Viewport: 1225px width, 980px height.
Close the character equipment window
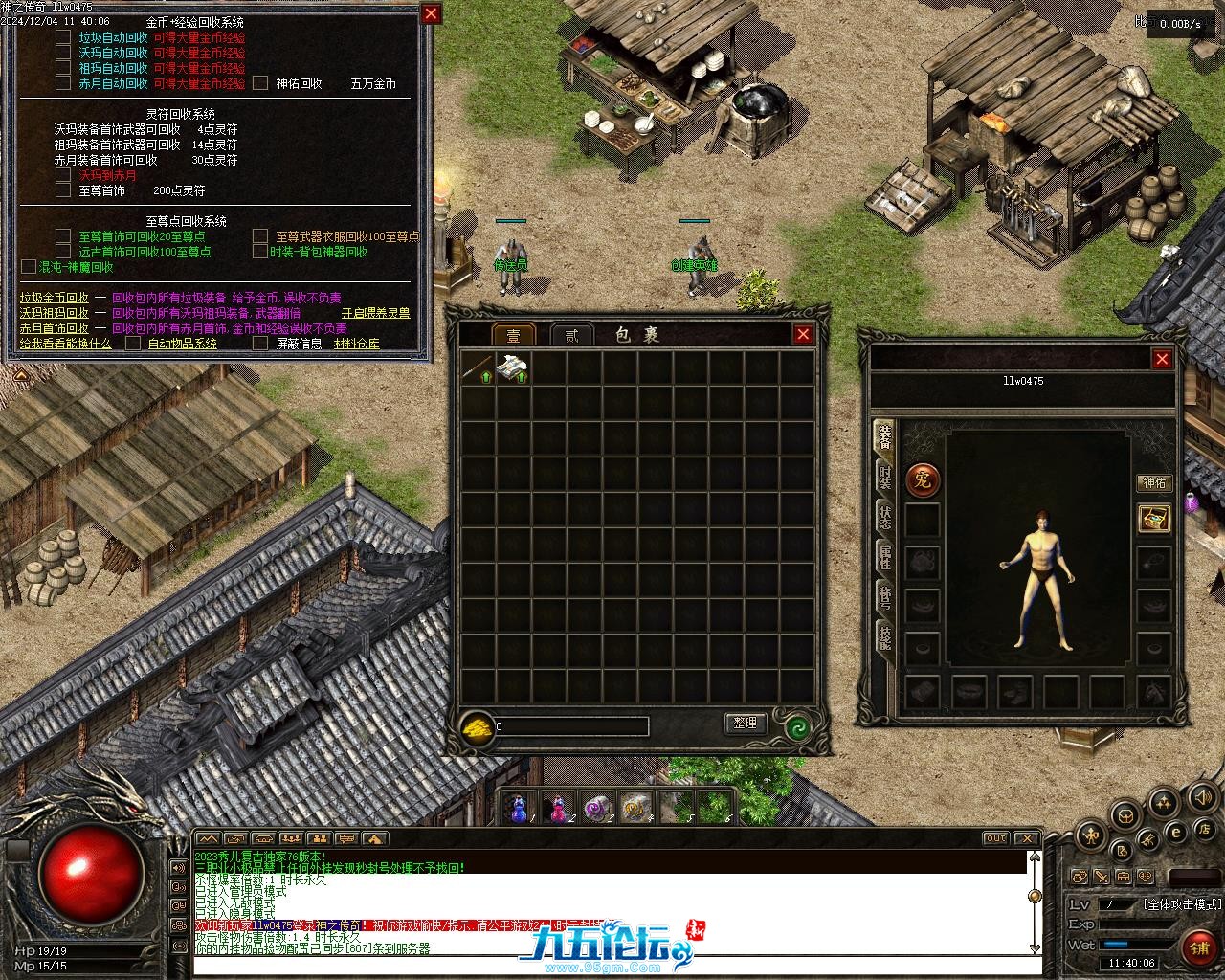(x=1162, y=359)
